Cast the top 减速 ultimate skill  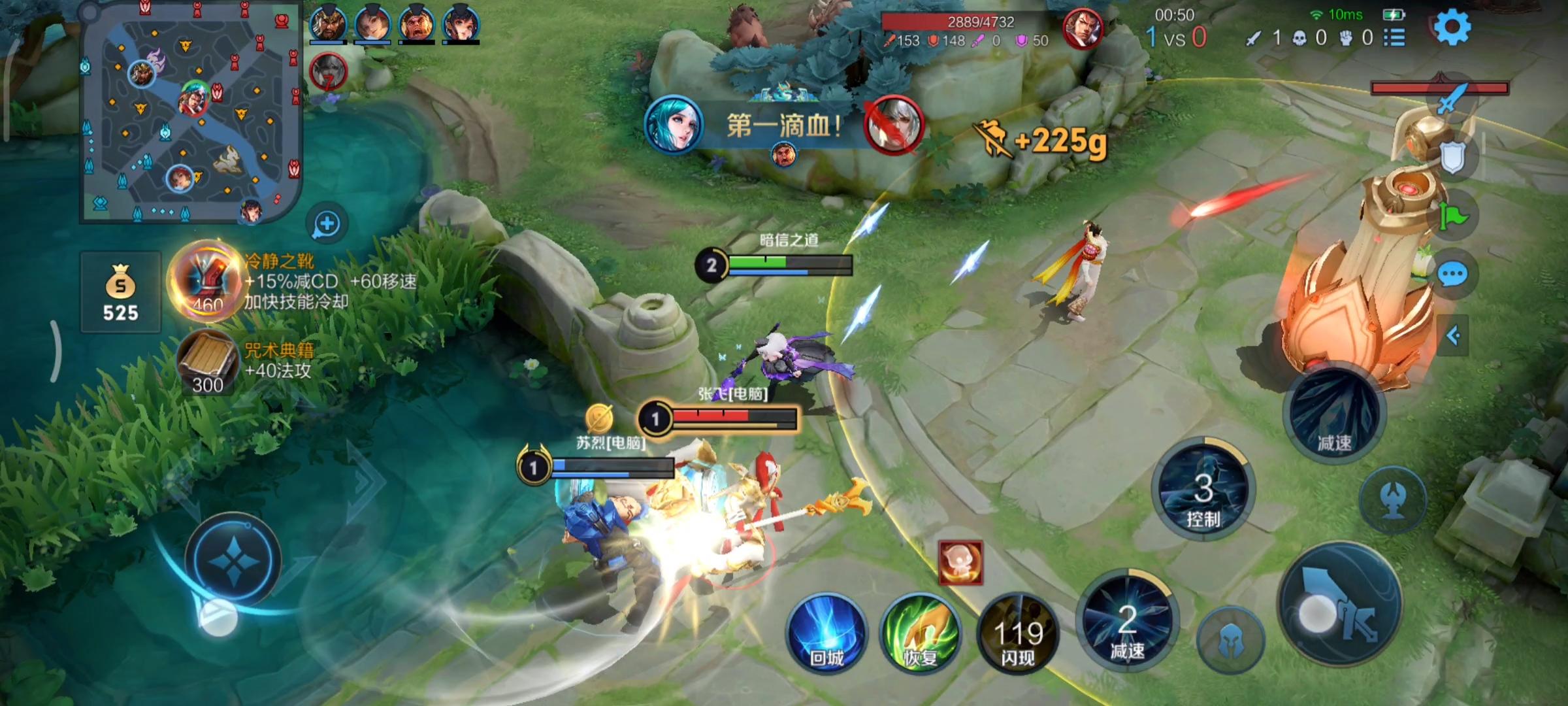[1333, 415]
